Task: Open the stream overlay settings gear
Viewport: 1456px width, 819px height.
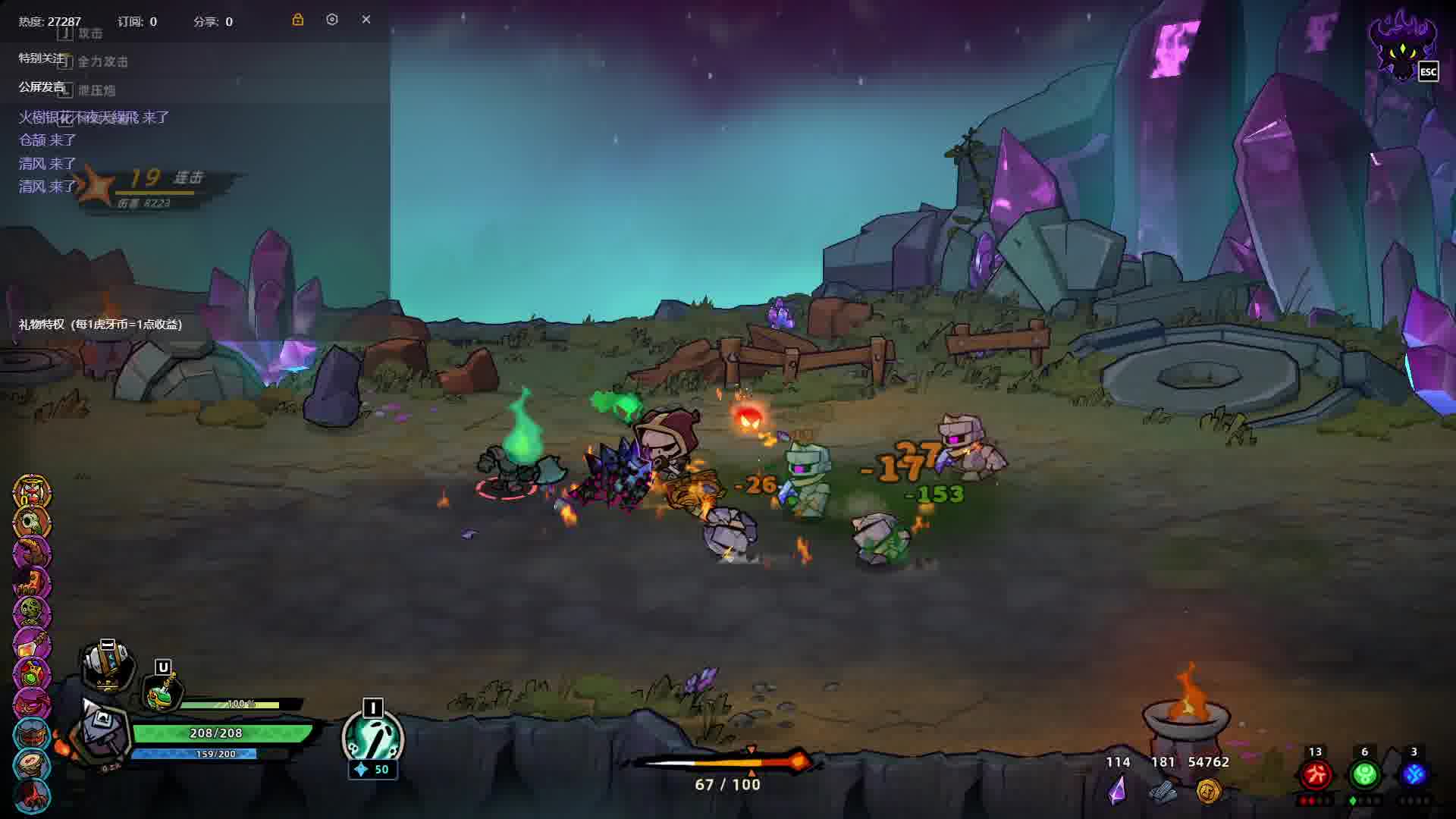Action: click(x=332, y=20)
